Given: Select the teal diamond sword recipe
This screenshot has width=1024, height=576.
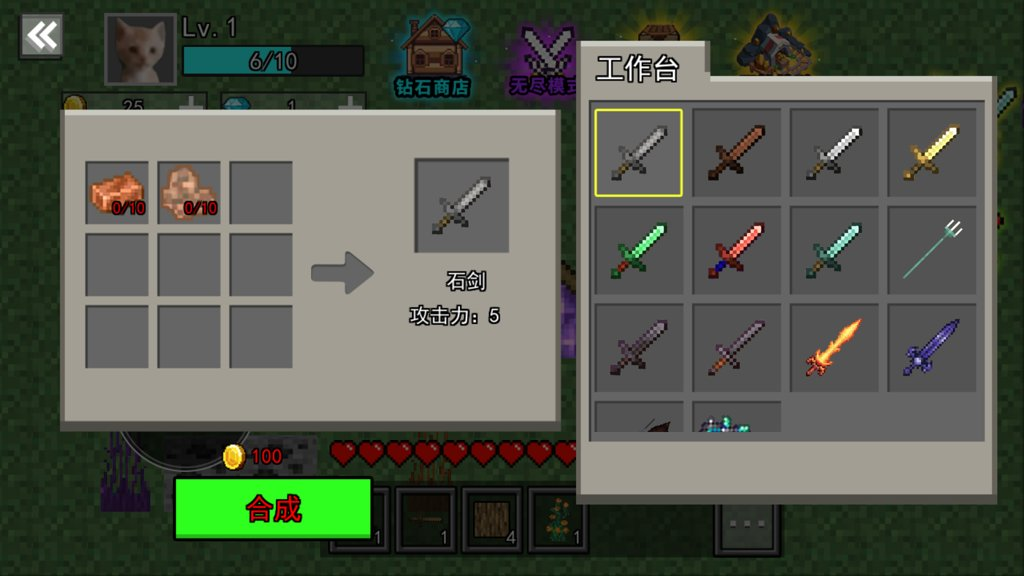Looking at the screenshot, I should coord(834,250).
